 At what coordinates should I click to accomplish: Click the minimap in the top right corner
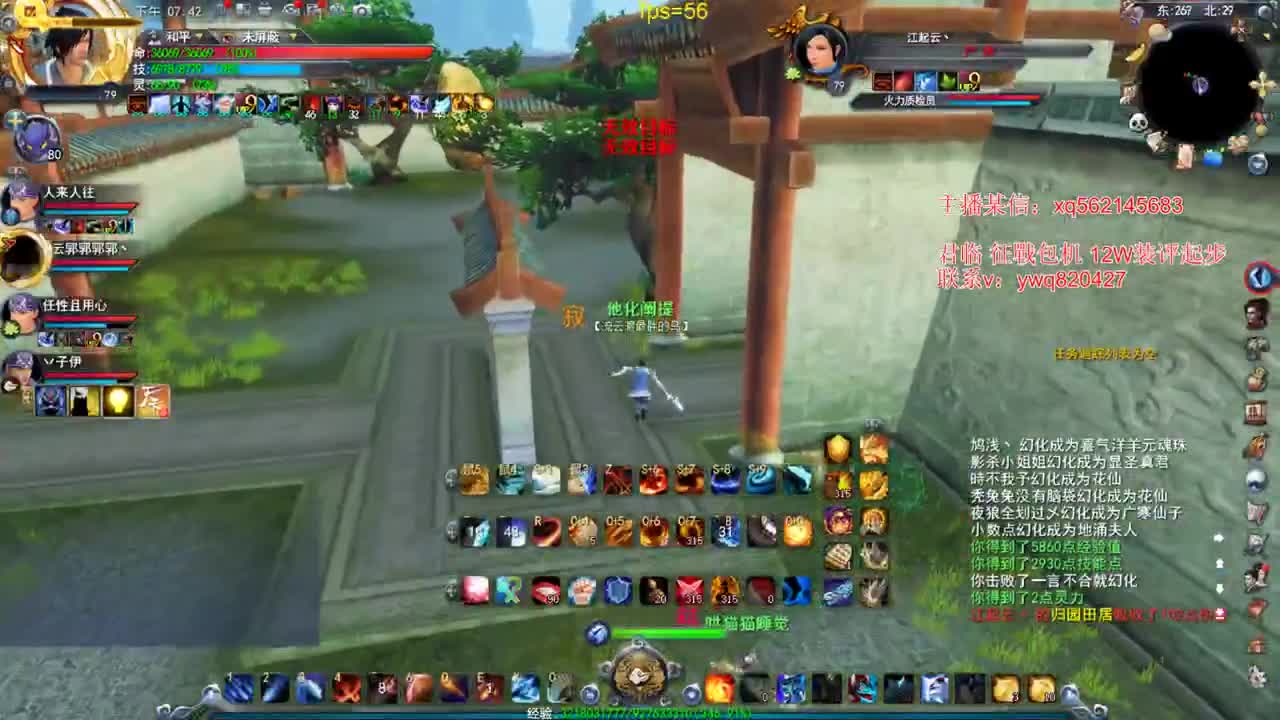pyautogui.click(x=1195, y=65)
